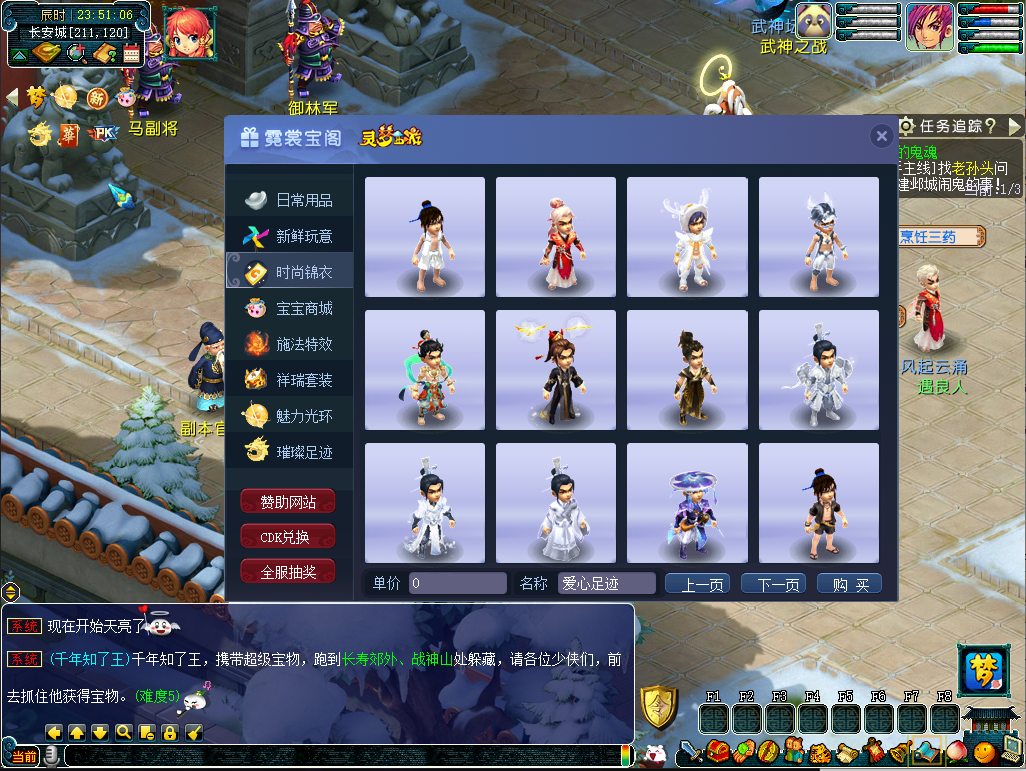Show the 宝宝商城 category
The image size is (1026, 771).
290,308
